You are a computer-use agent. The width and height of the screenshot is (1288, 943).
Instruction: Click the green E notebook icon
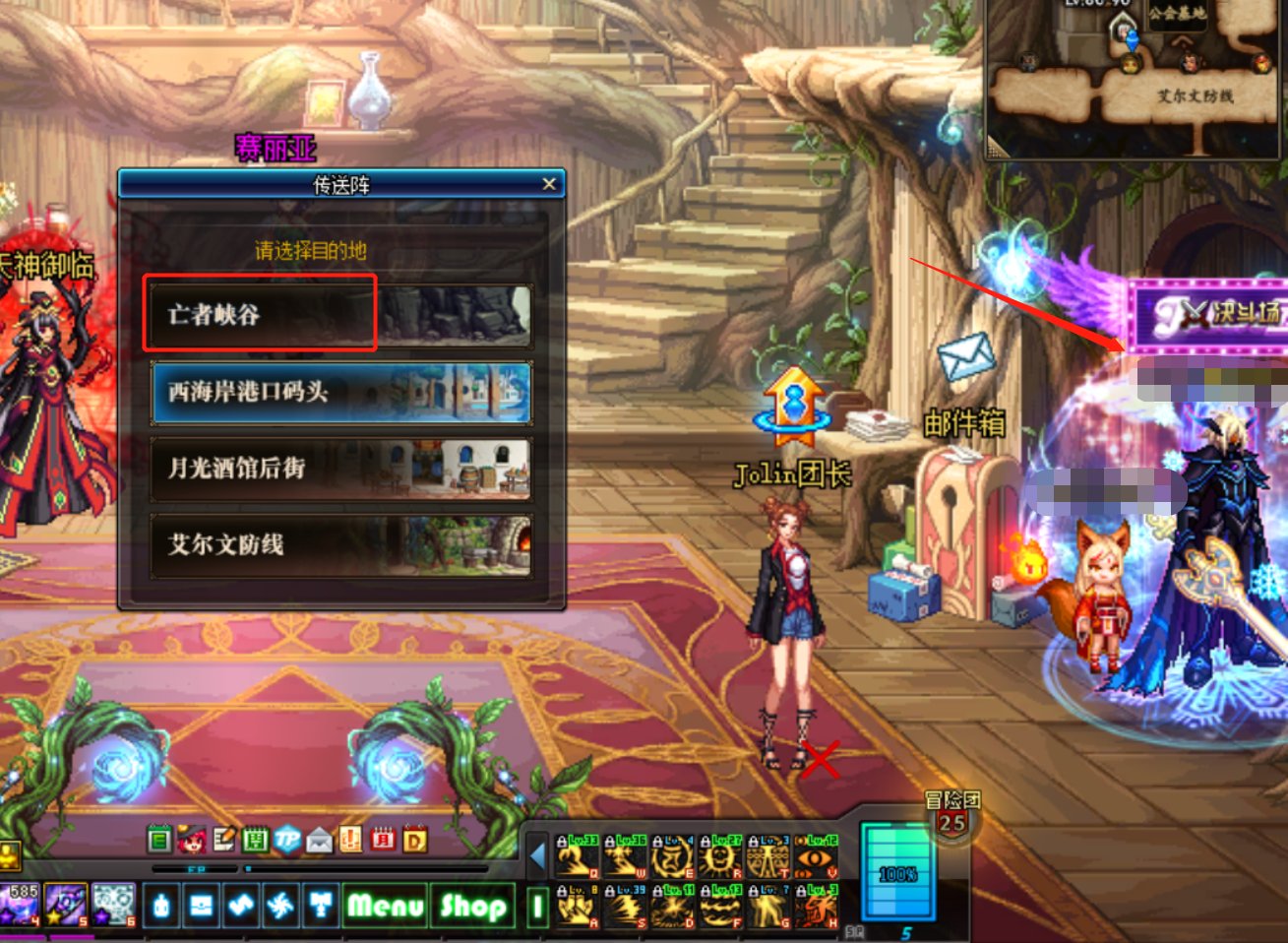(159, 840)
